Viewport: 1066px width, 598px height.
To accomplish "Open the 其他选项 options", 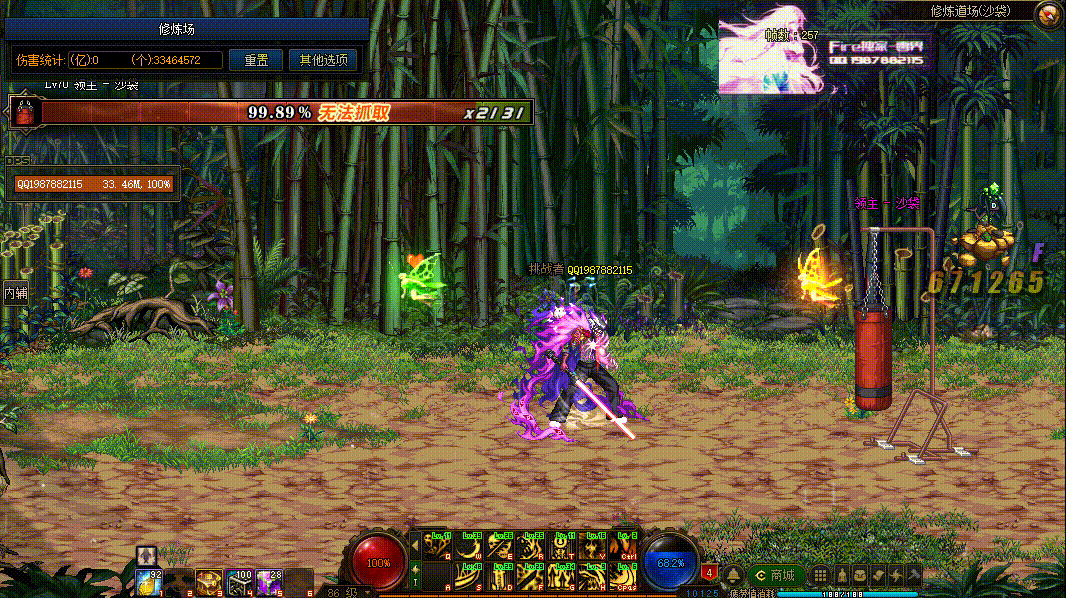I will tap(323, 60).
